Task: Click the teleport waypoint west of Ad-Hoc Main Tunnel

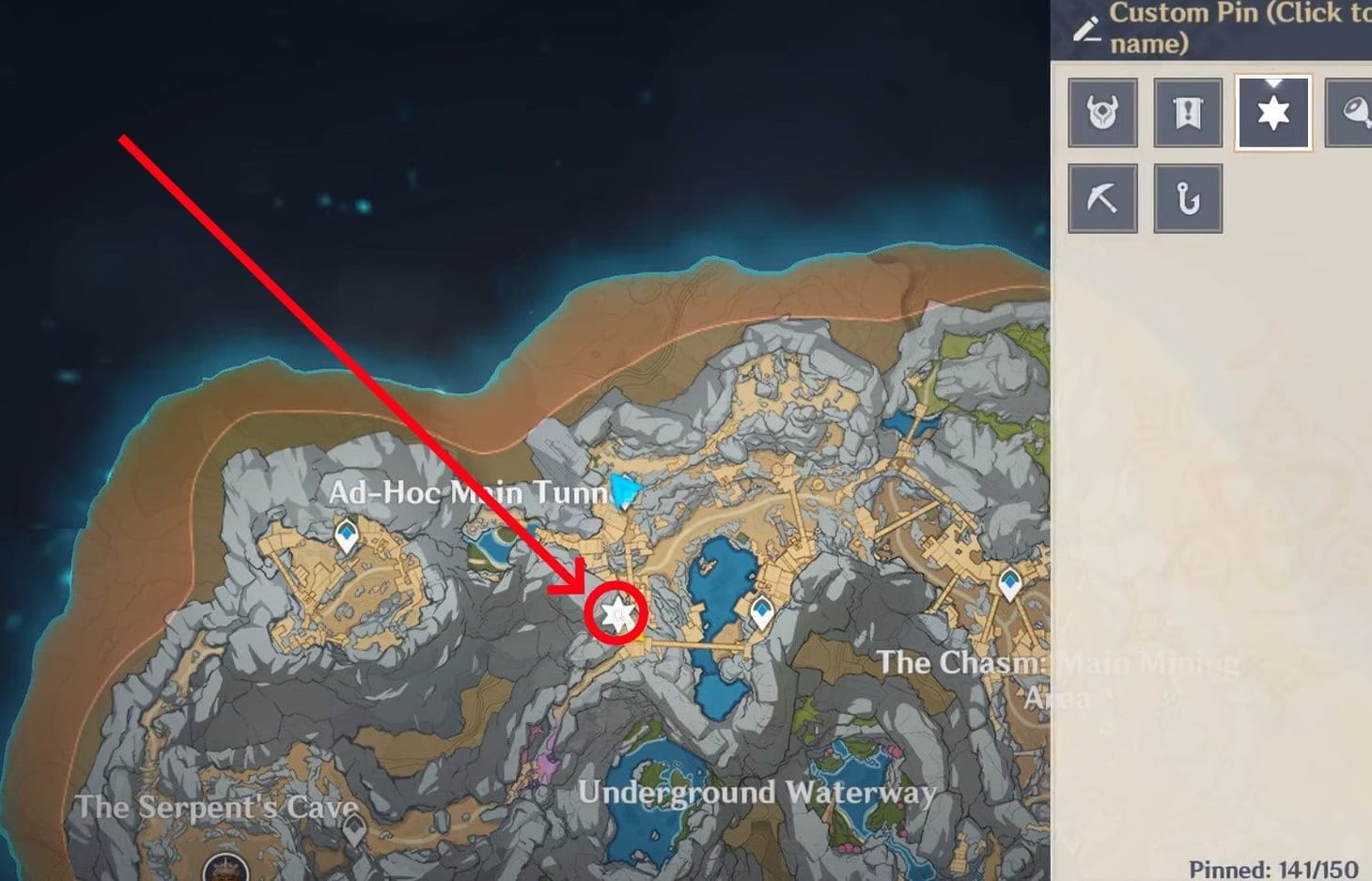Action: click(x=348, y=533)
